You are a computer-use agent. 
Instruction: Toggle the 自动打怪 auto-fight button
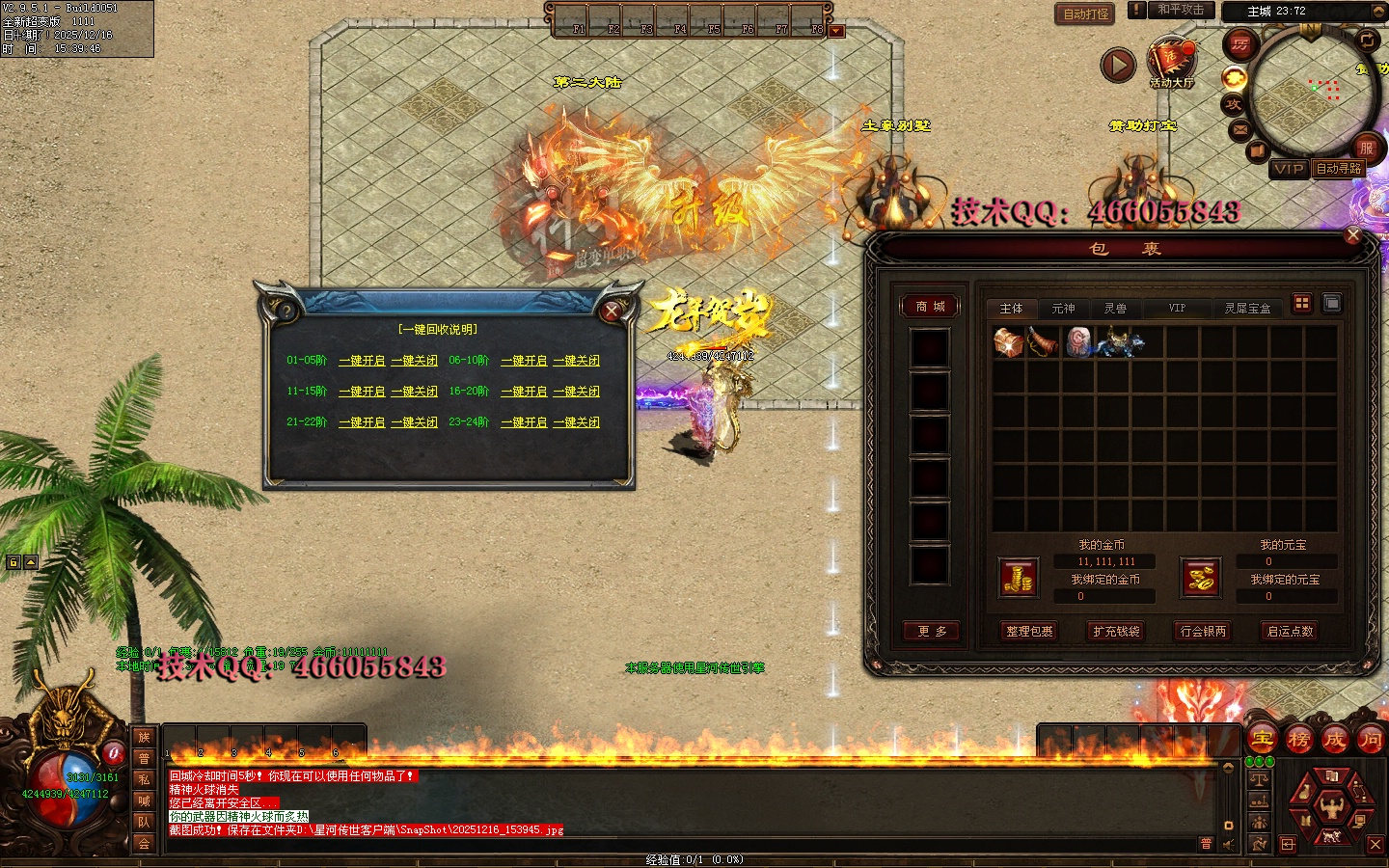[1085, 14]
